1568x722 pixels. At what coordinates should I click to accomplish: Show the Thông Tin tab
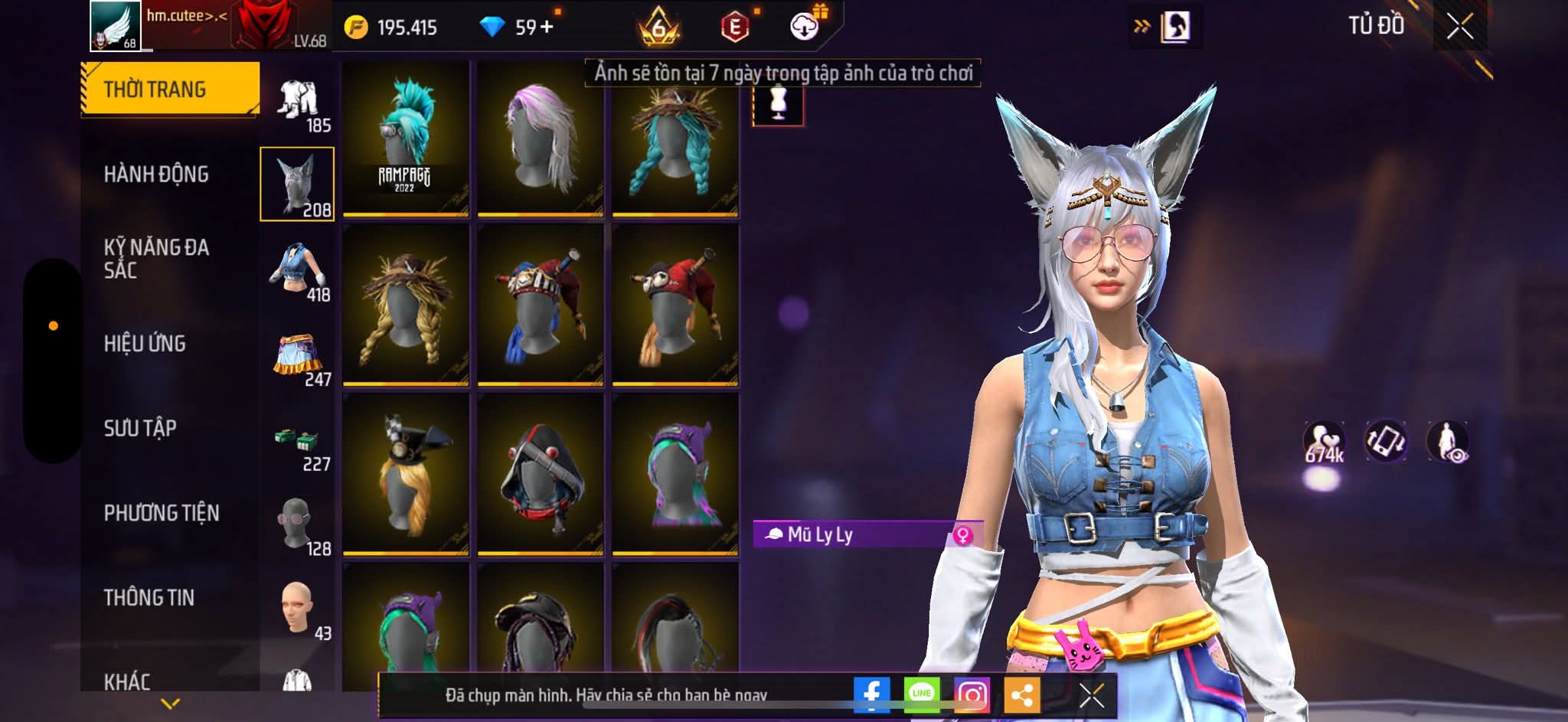[149, 597]
